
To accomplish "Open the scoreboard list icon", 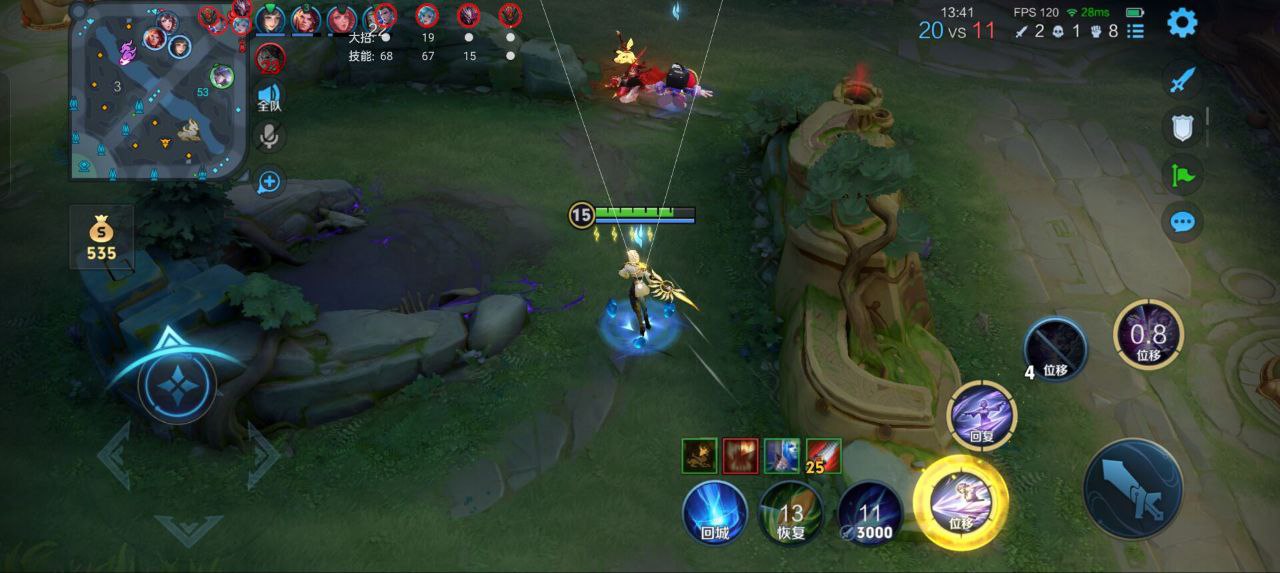I will (1135, 31).
